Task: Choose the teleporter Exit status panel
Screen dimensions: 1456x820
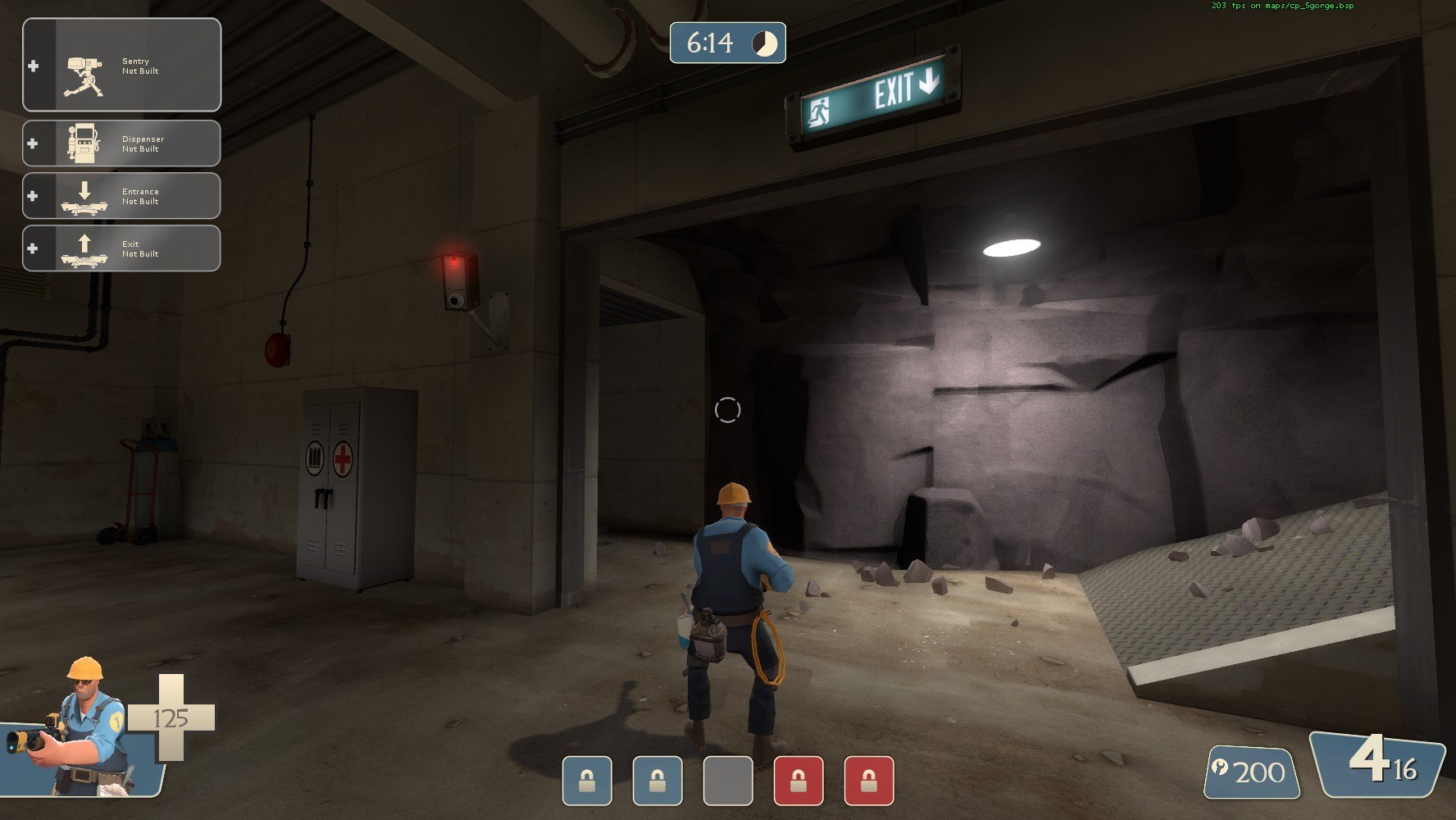Action: tap(121, 248)
